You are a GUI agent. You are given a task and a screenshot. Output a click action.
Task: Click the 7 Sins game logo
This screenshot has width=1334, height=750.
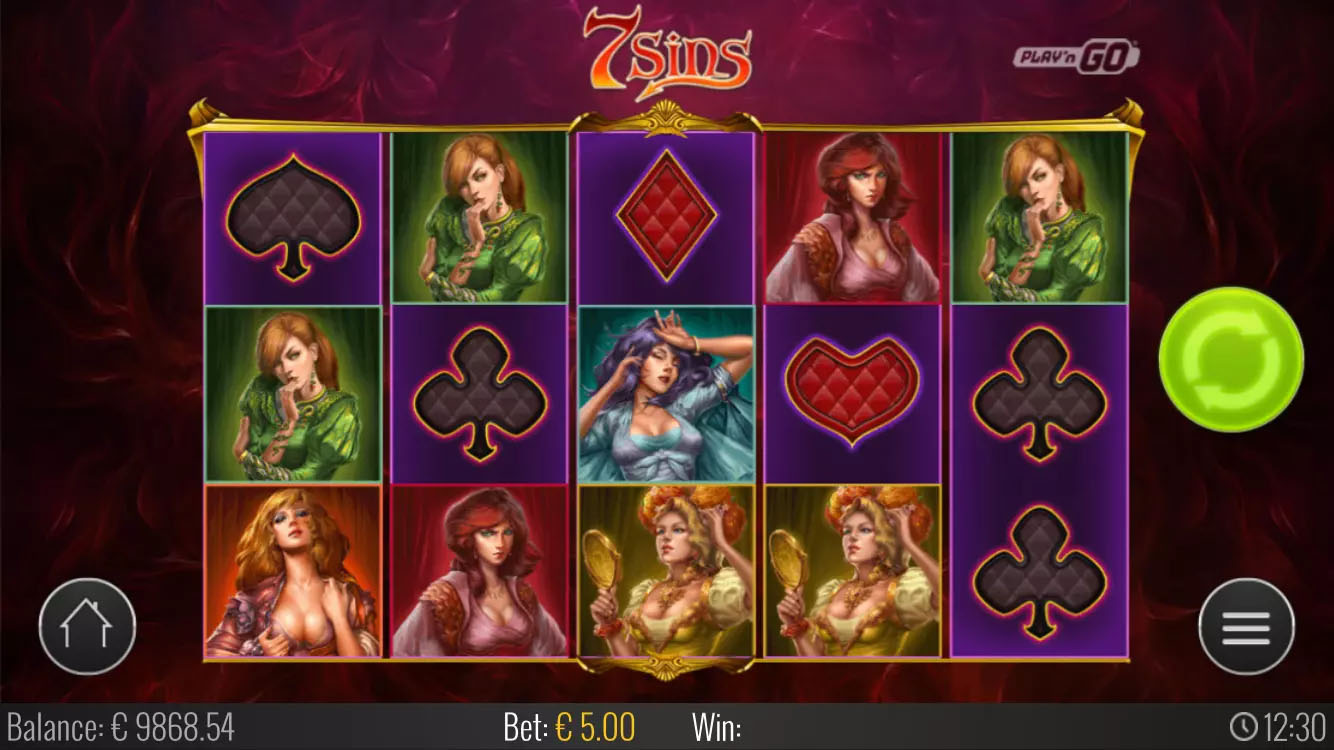[668, 48]
